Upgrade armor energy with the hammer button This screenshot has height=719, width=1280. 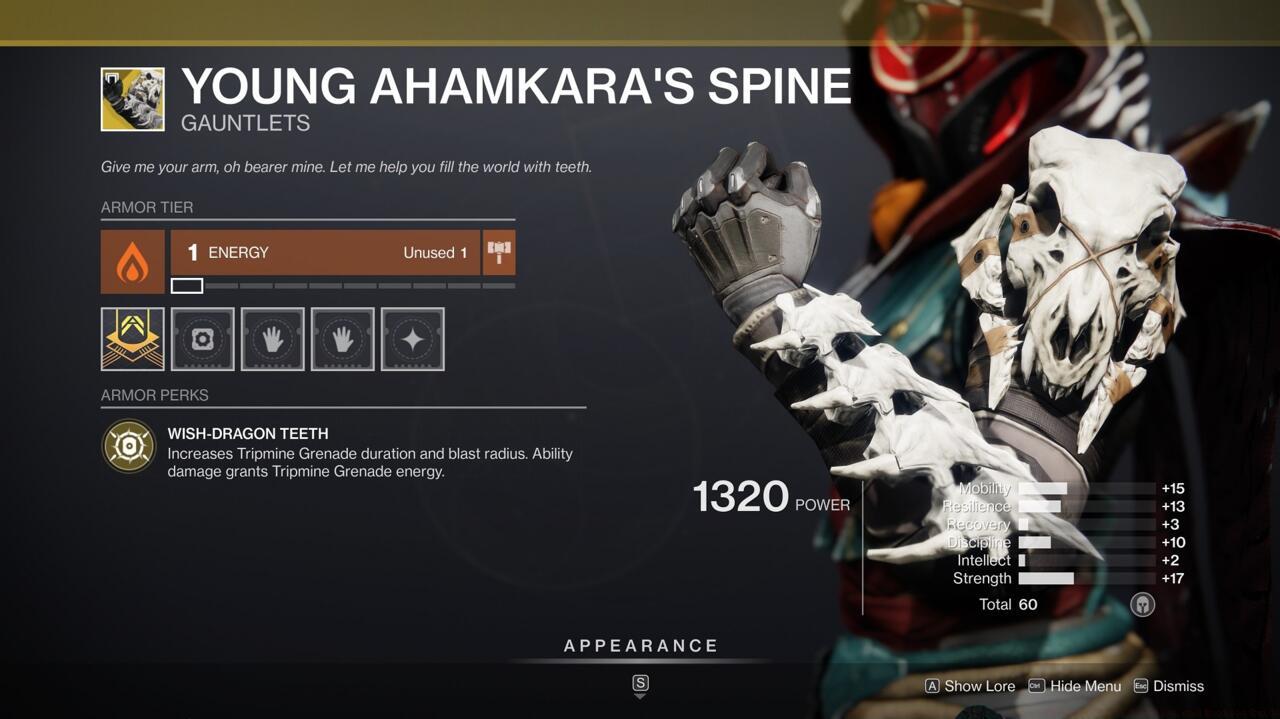(x=499, y=253)
